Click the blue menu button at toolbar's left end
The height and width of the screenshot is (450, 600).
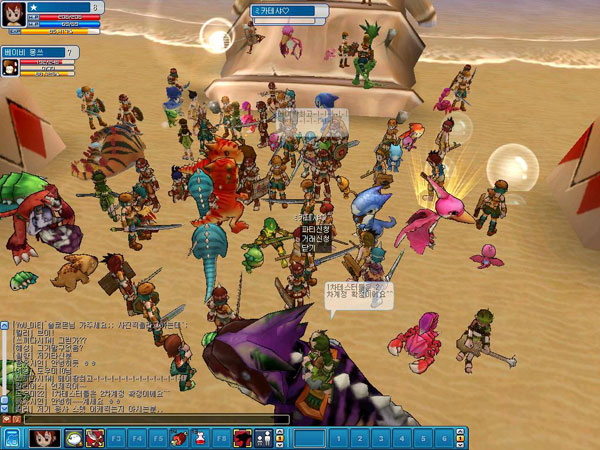12,438
